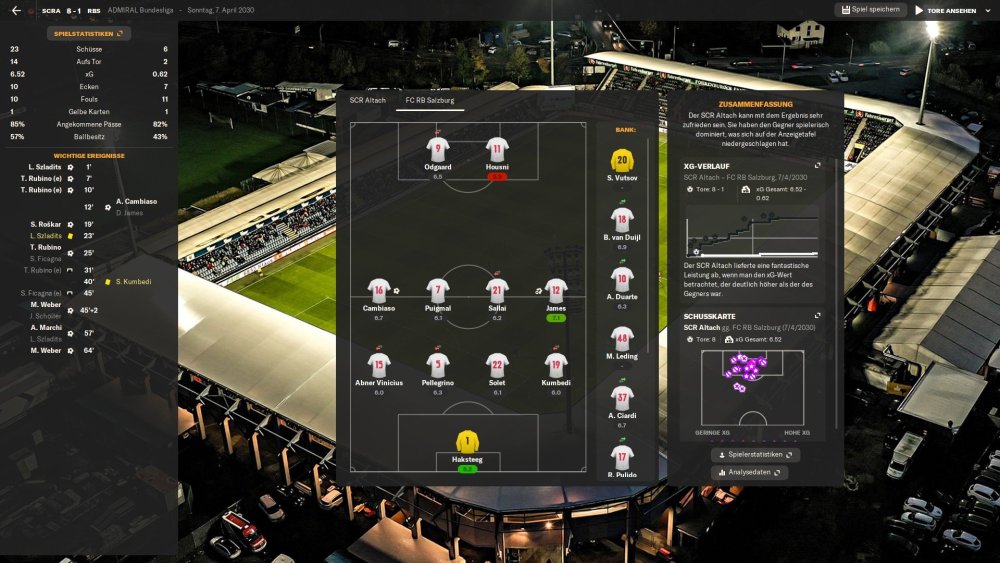The image size is (1000, 563).
Task: Open Spielerstatistiken player stats
Action: coord(756,454)
